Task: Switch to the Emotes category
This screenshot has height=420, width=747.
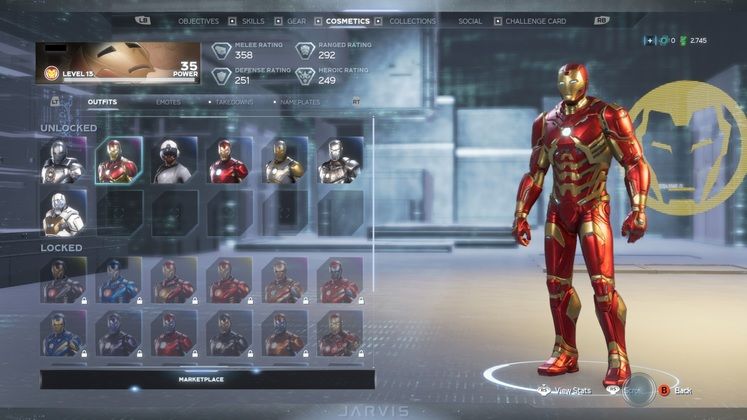Action: (x=168, y=102)
